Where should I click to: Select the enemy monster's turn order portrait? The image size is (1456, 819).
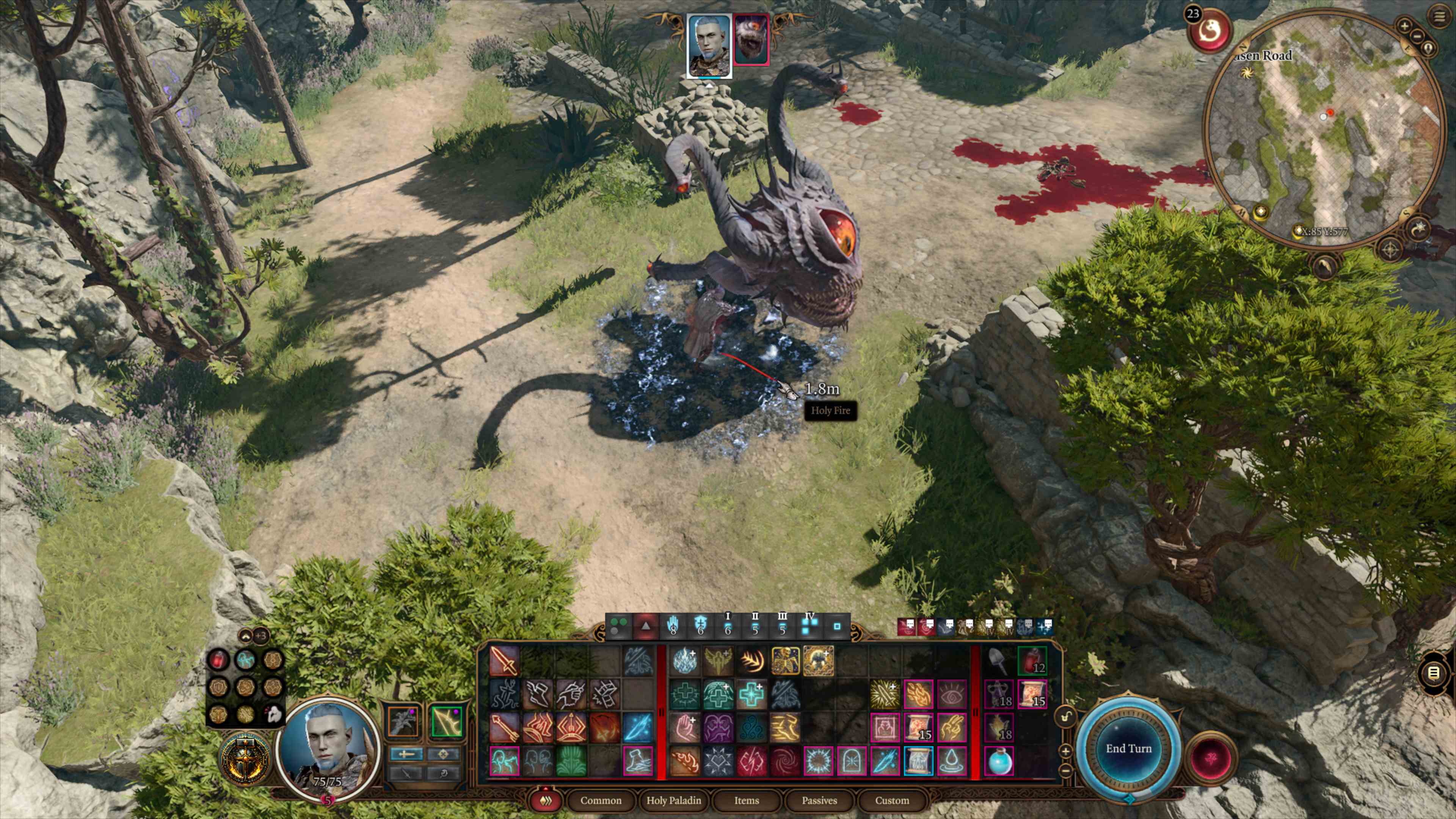click(x=751, y=39)
